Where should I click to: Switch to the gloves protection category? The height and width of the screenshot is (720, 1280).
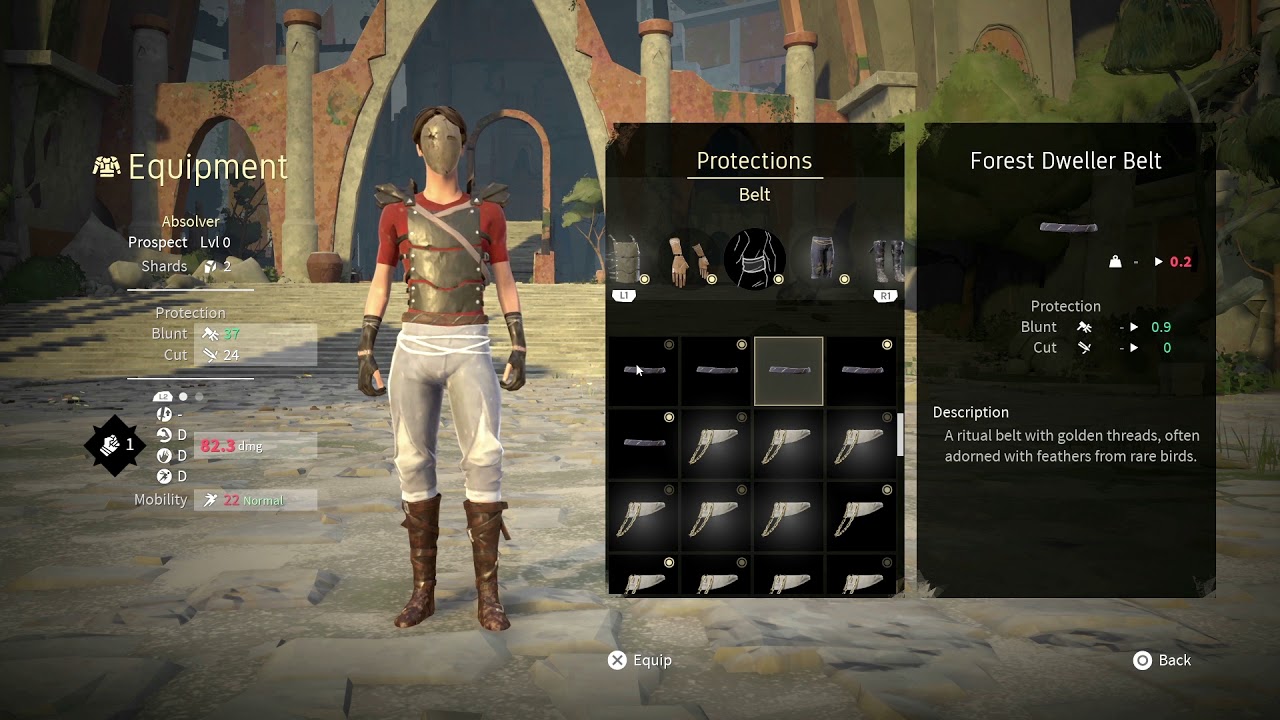click(x=688, y=260)
